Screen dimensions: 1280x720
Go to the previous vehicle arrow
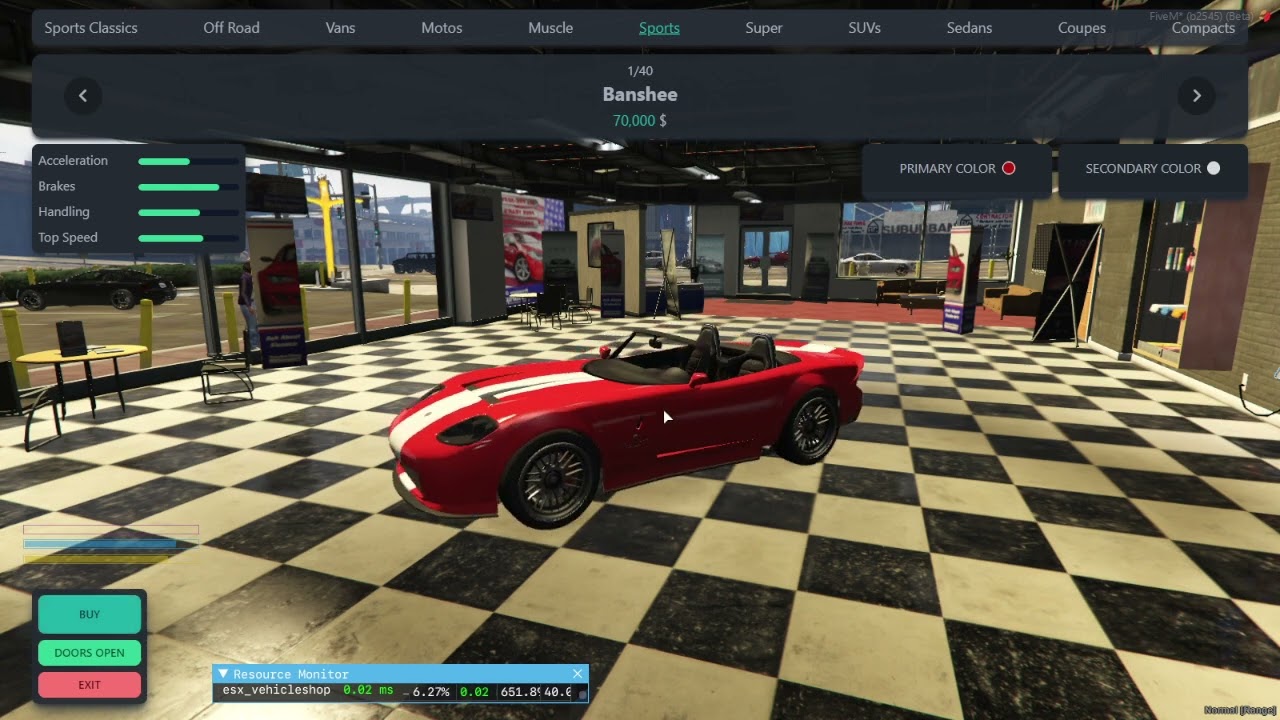(x=83, y=96)
